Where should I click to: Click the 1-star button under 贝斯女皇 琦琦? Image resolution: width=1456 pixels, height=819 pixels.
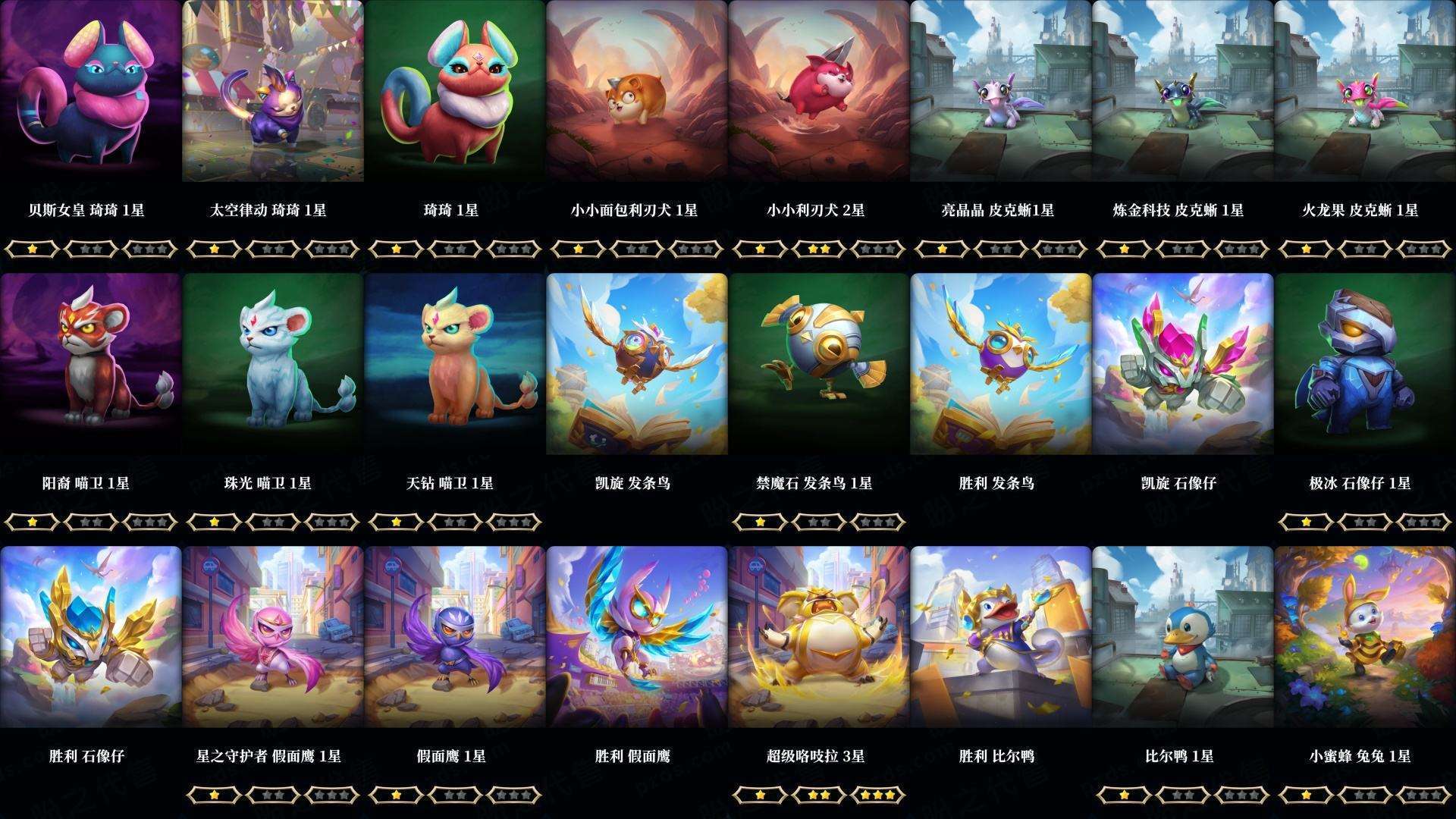coord(33,247)
